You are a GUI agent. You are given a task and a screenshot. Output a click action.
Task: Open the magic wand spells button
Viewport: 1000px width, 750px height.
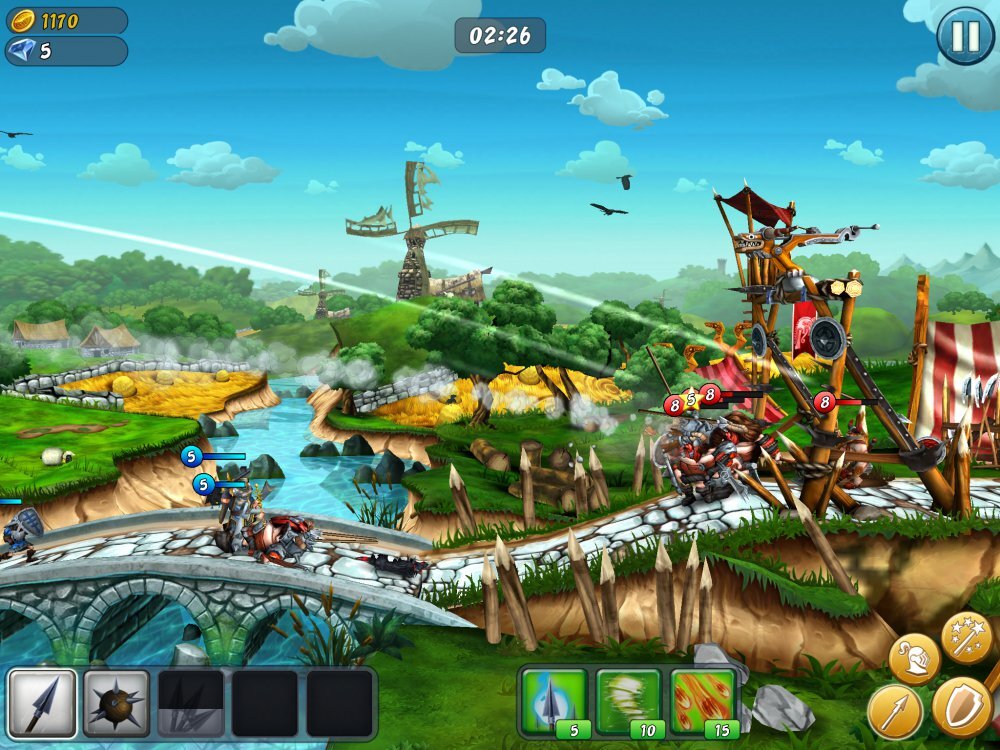[x=966, y=637]
